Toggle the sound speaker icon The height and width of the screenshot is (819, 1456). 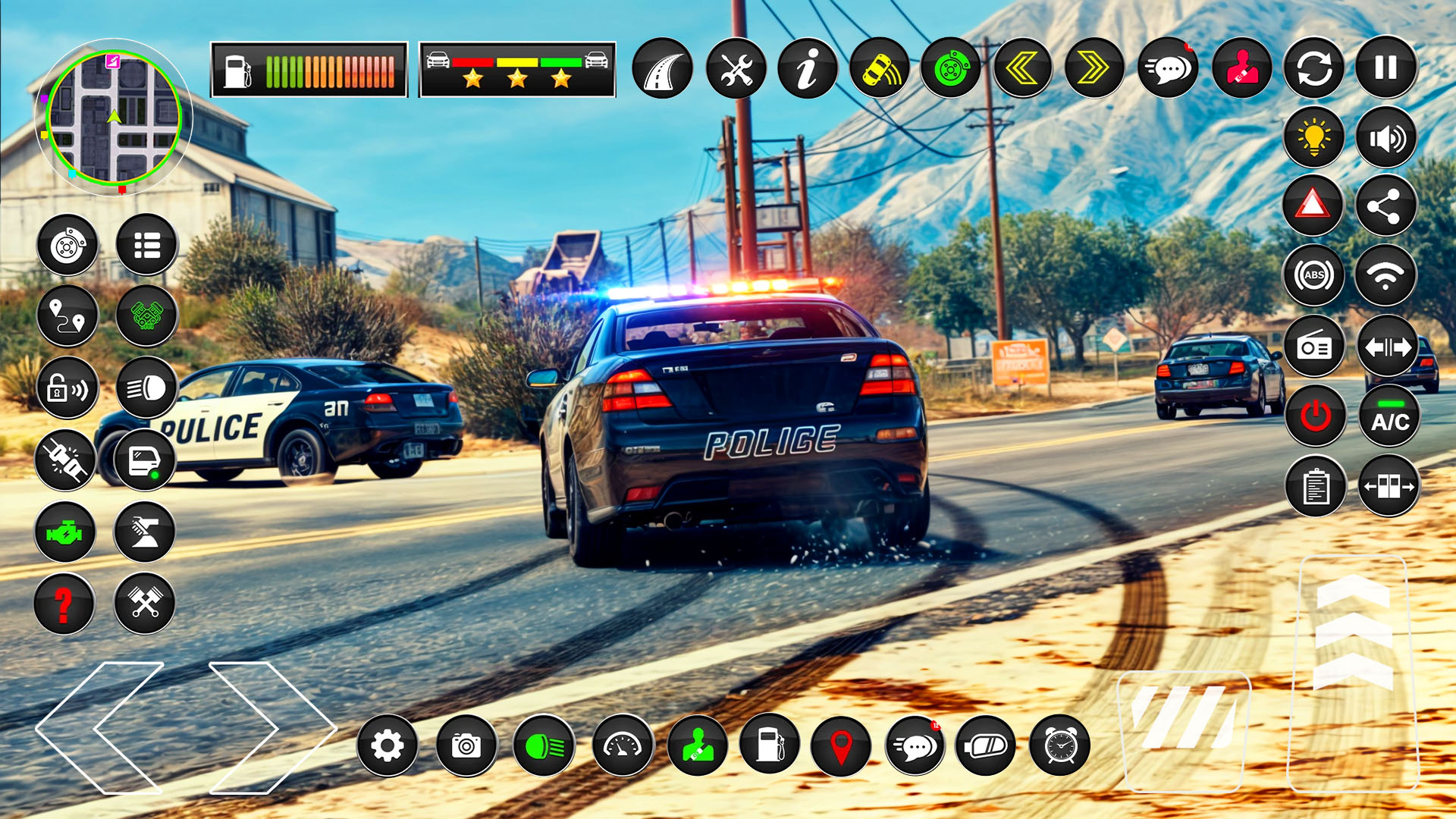tap(1385, 138)
